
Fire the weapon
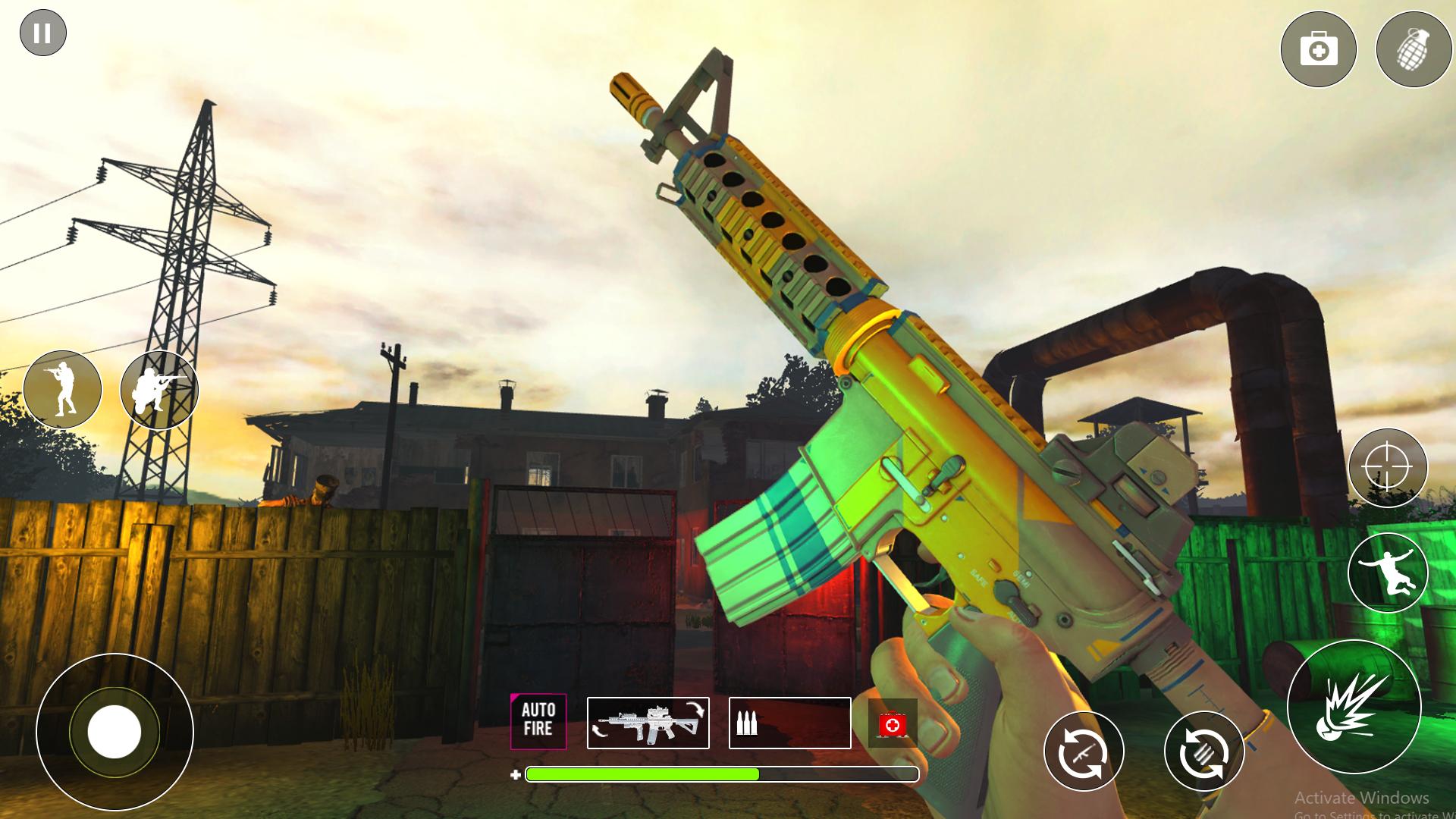click(x=1354, y=706)
